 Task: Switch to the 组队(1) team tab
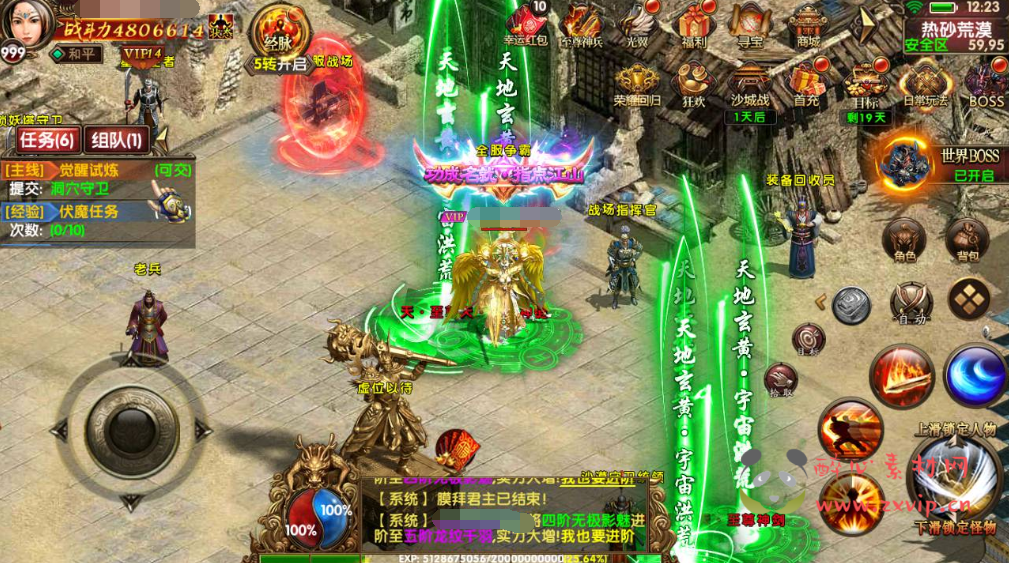tap(115, 140)
